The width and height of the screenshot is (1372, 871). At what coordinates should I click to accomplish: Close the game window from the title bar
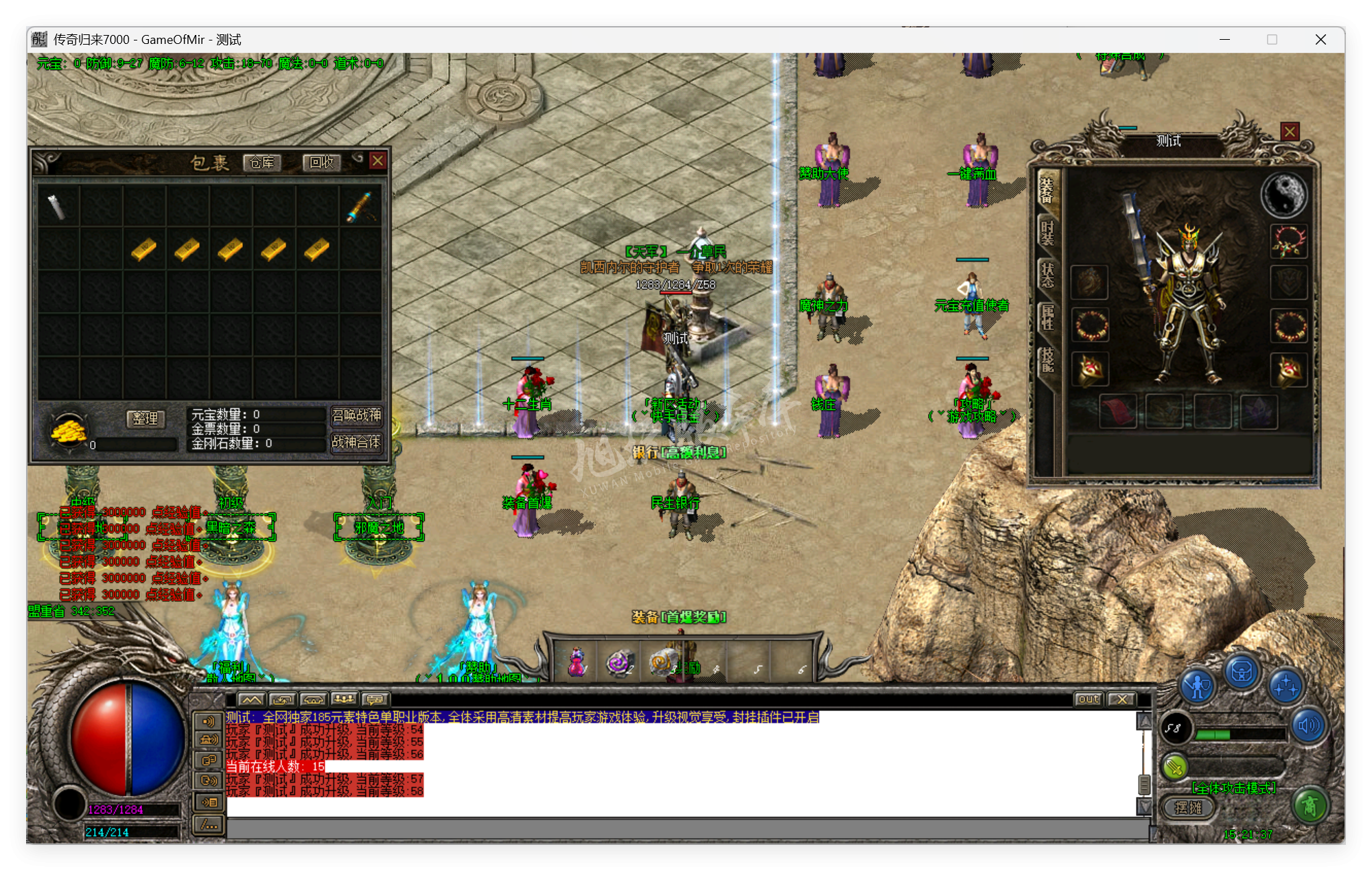pos(1321,40)
